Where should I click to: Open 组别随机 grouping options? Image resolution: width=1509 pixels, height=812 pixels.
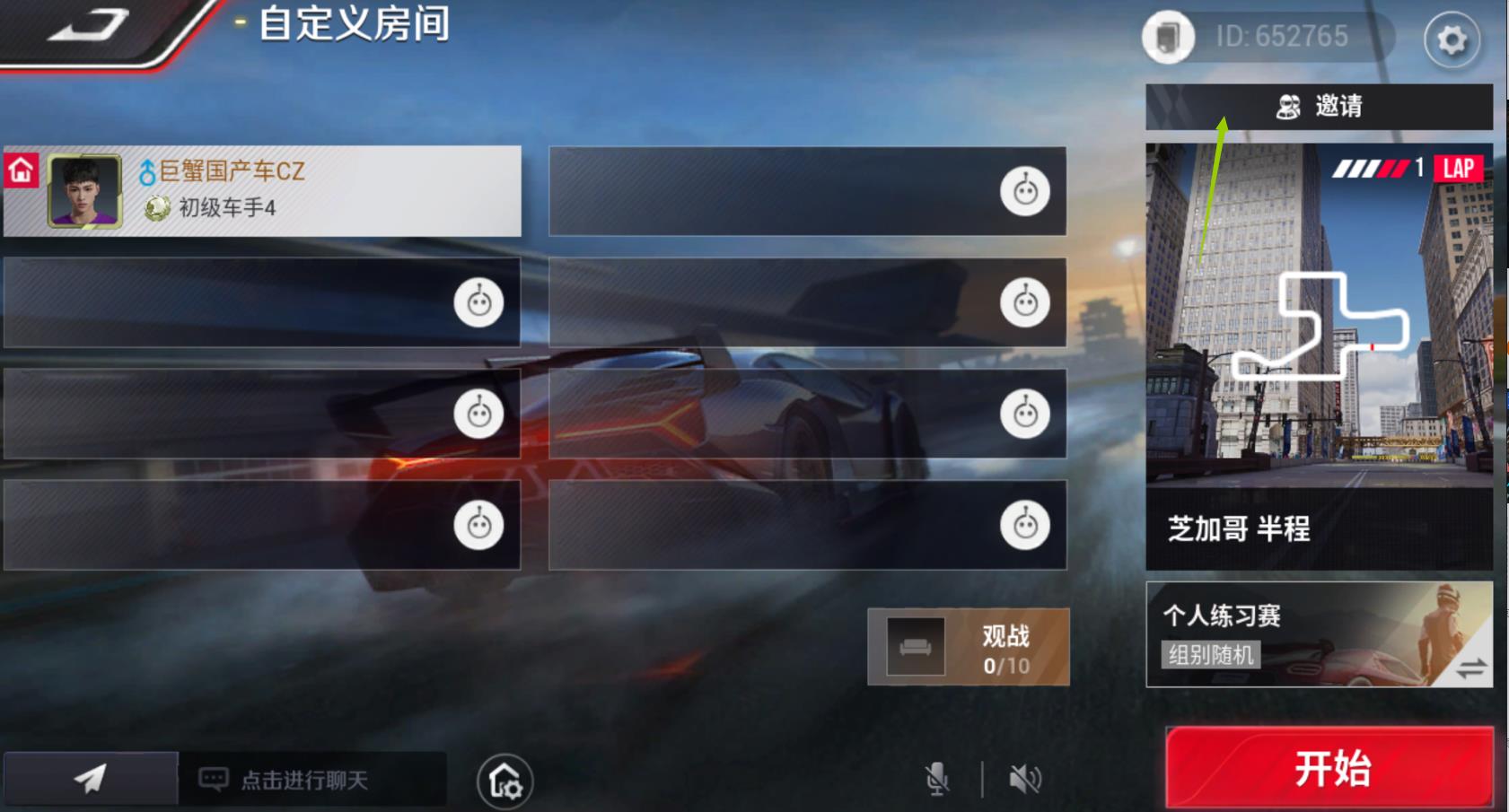(x=1211, y=655)
